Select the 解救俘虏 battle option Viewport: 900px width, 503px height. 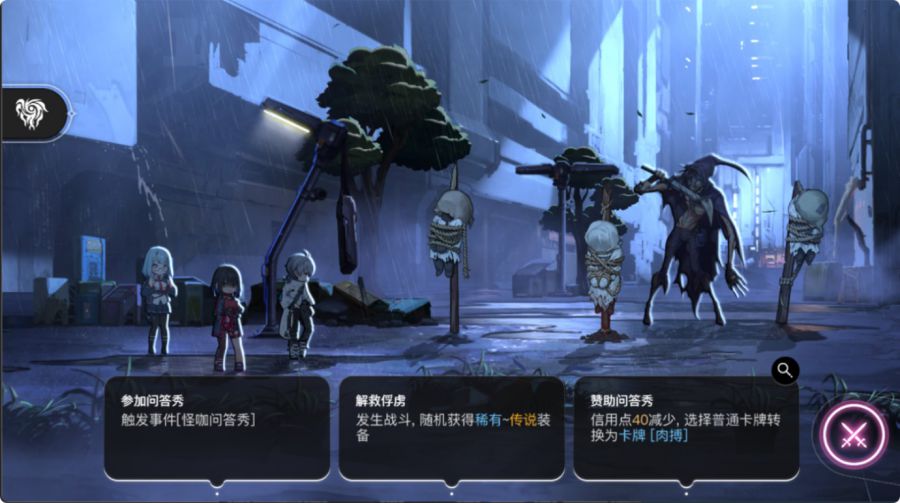(x=451, y=427)
